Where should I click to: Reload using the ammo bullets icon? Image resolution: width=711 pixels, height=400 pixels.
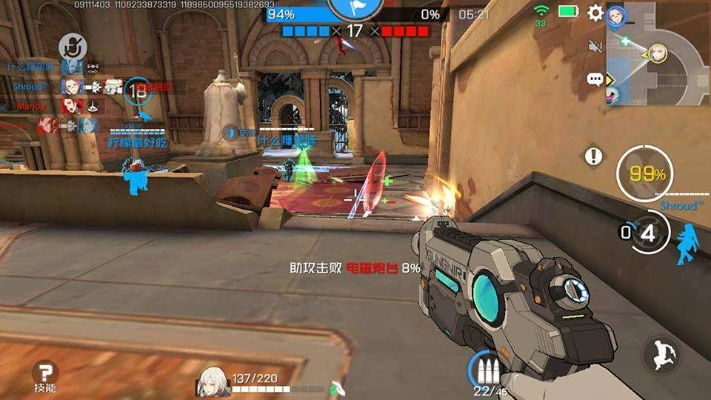[x=485, y=369]
